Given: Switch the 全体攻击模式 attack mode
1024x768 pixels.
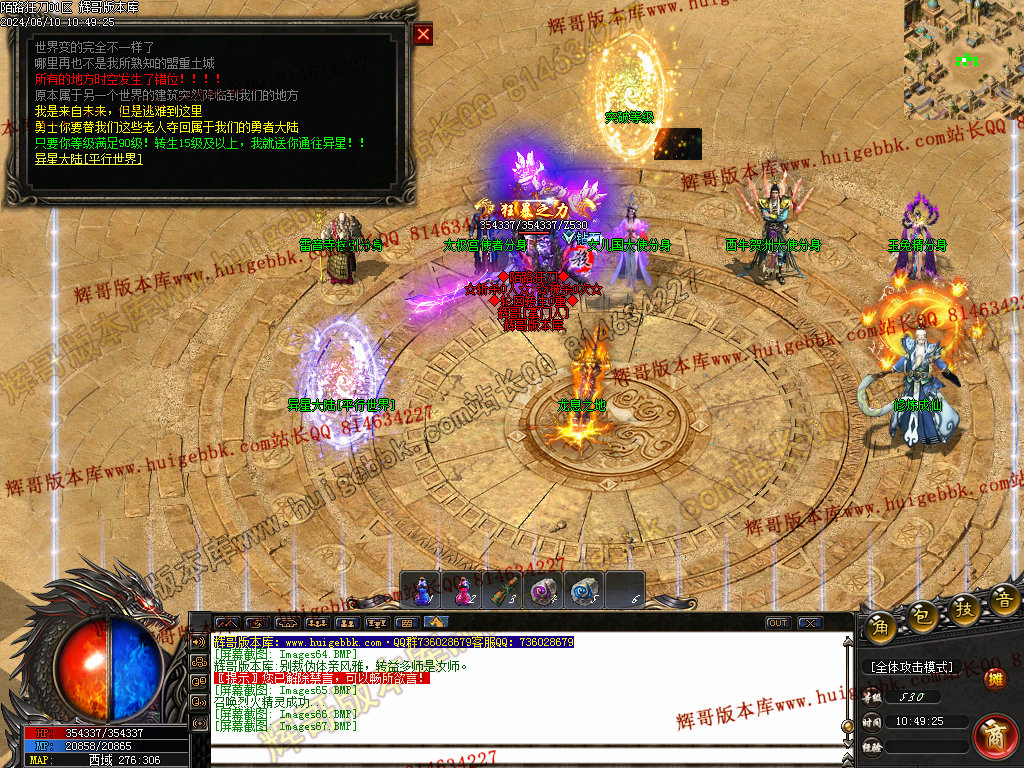Looking at the screenshot, I should (911, 666).
